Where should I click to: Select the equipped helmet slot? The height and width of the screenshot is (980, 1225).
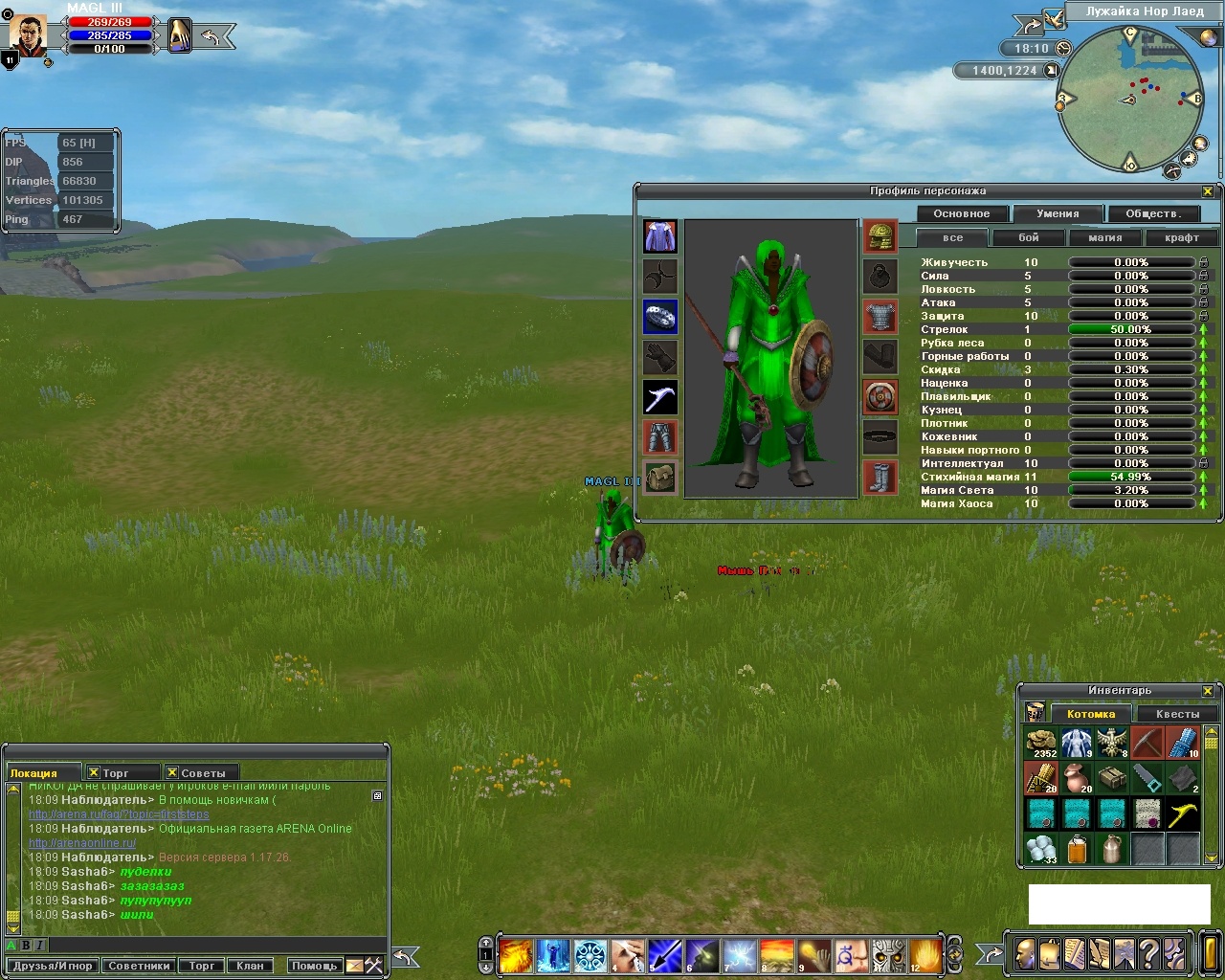880,236
